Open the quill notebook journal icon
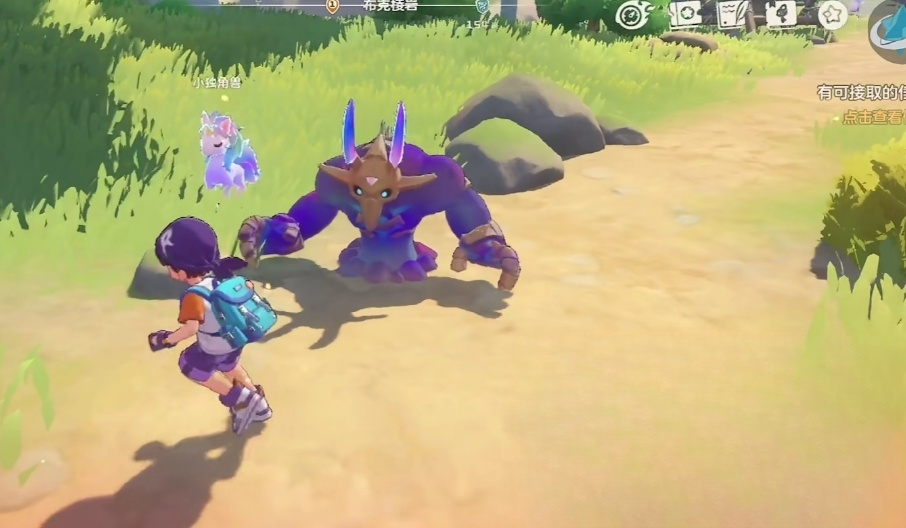 (x=733, y=13)
